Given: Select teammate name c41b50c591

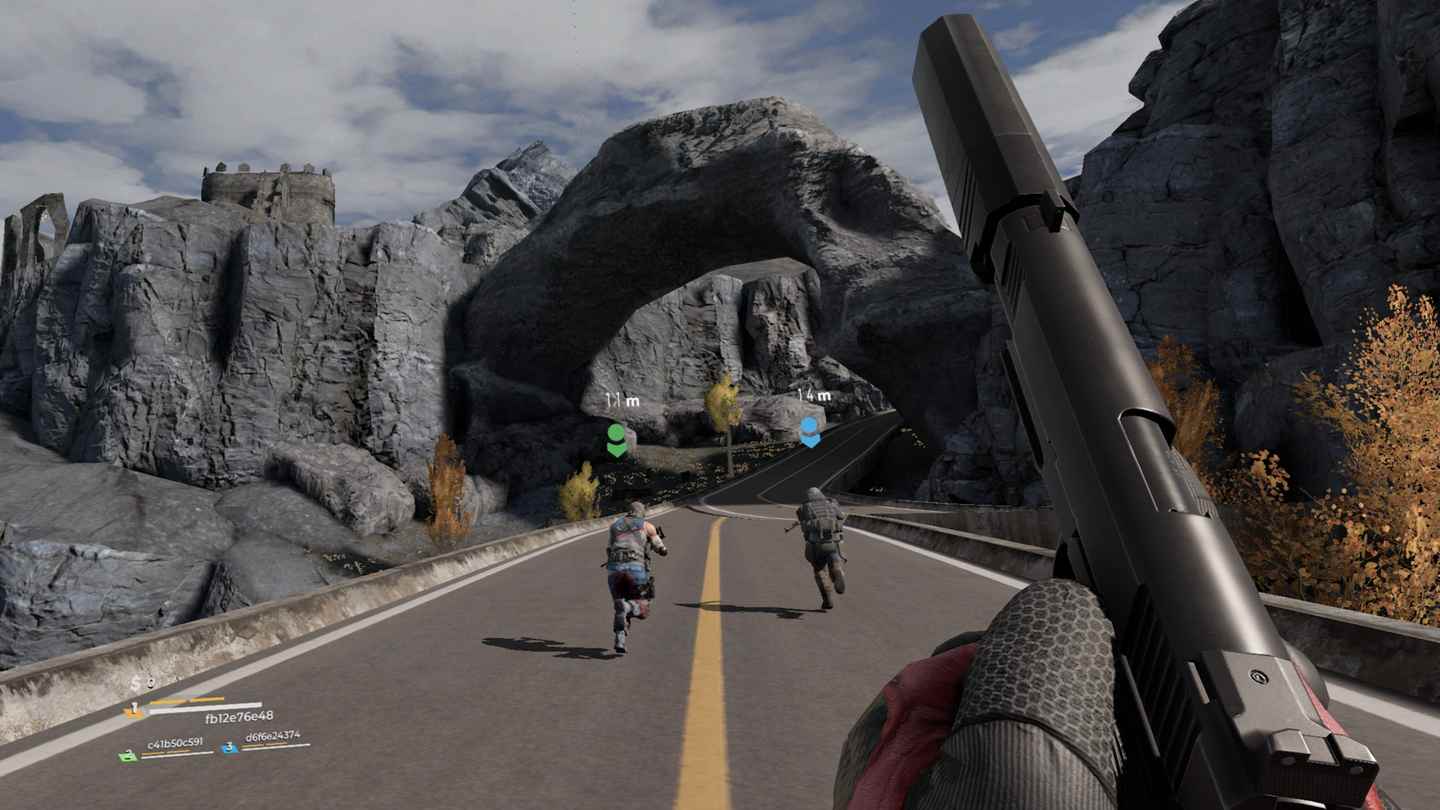Looking at the screenshot, I should click(176, 741).
